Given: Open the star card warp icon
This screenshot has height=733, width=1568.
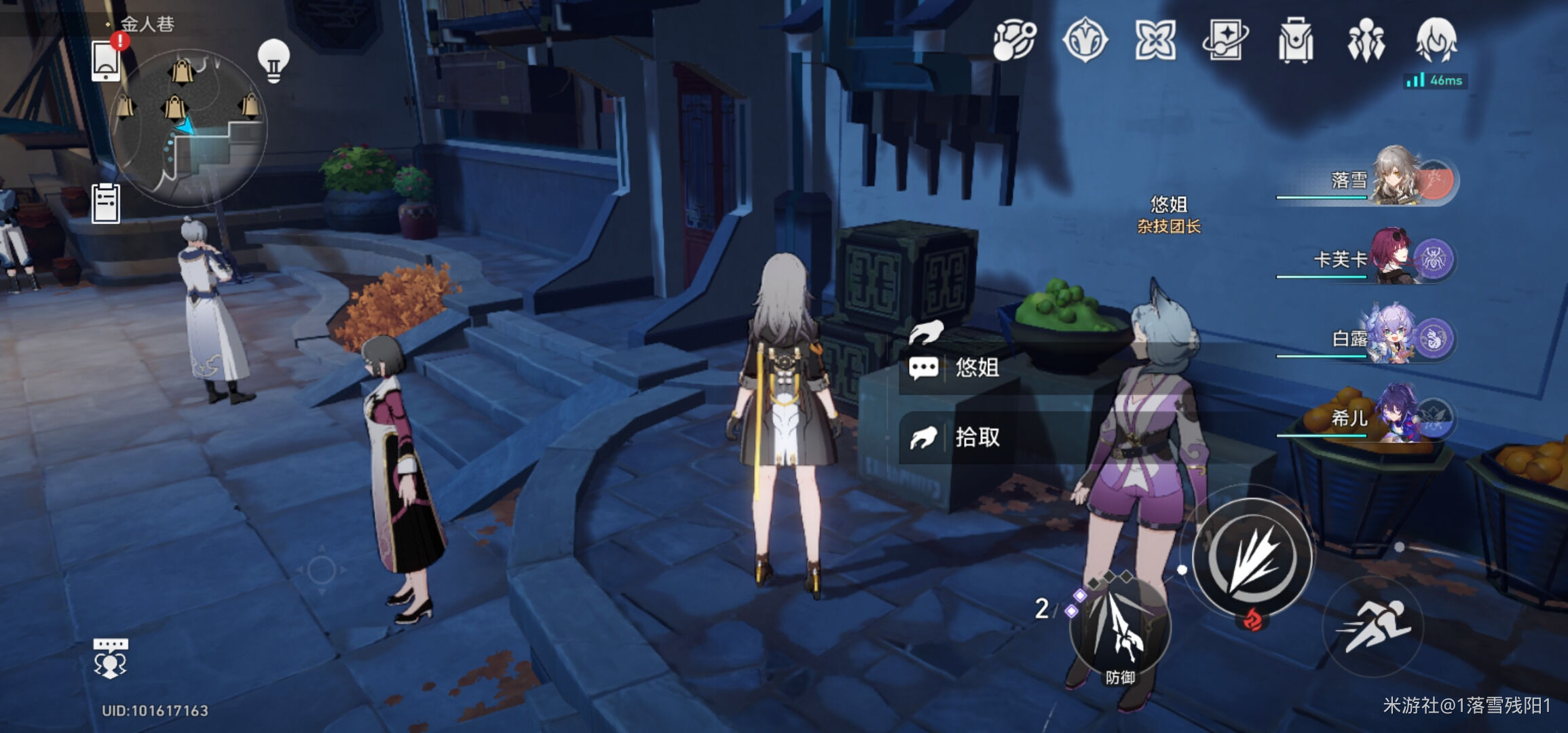Looking at the screenshot, I should click(x=1225, y=41).
